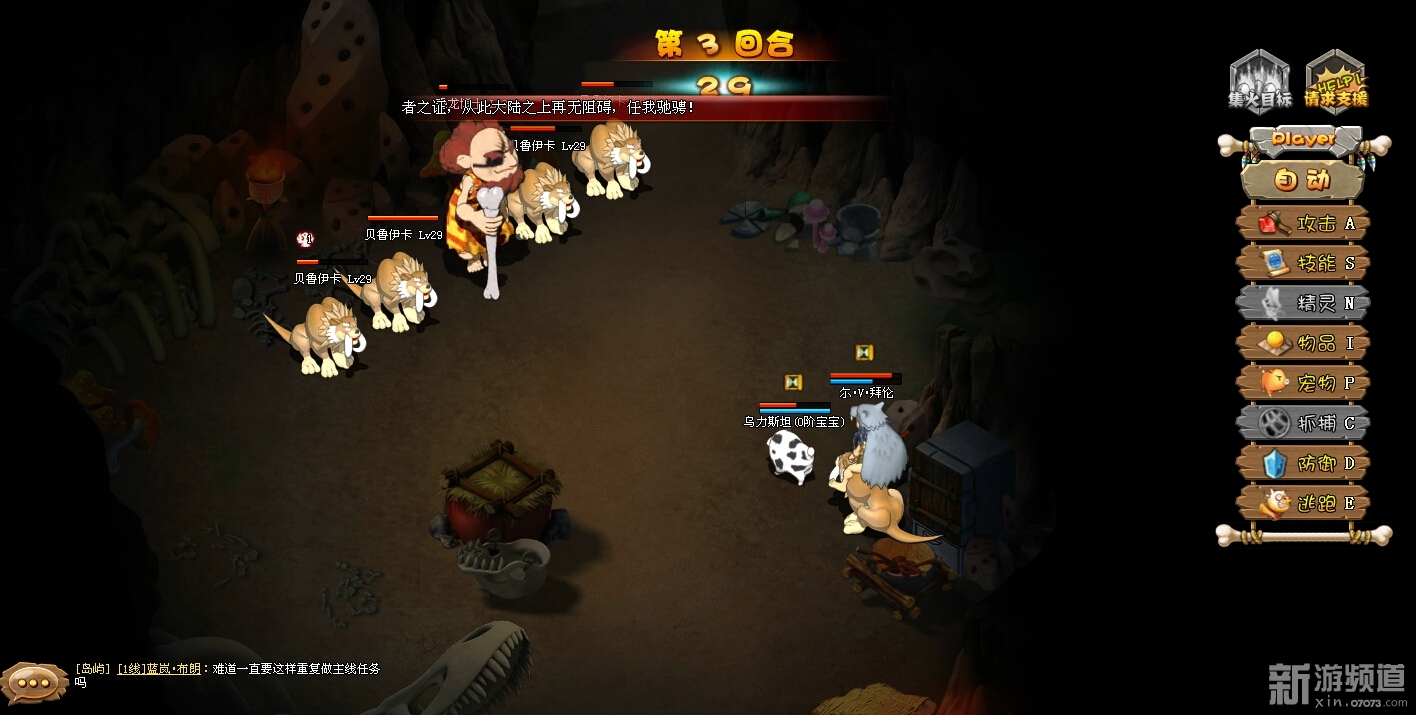Screen dimensions: 1416x715
Task: Choose the 宠物 pet command
Action: 1304,383
